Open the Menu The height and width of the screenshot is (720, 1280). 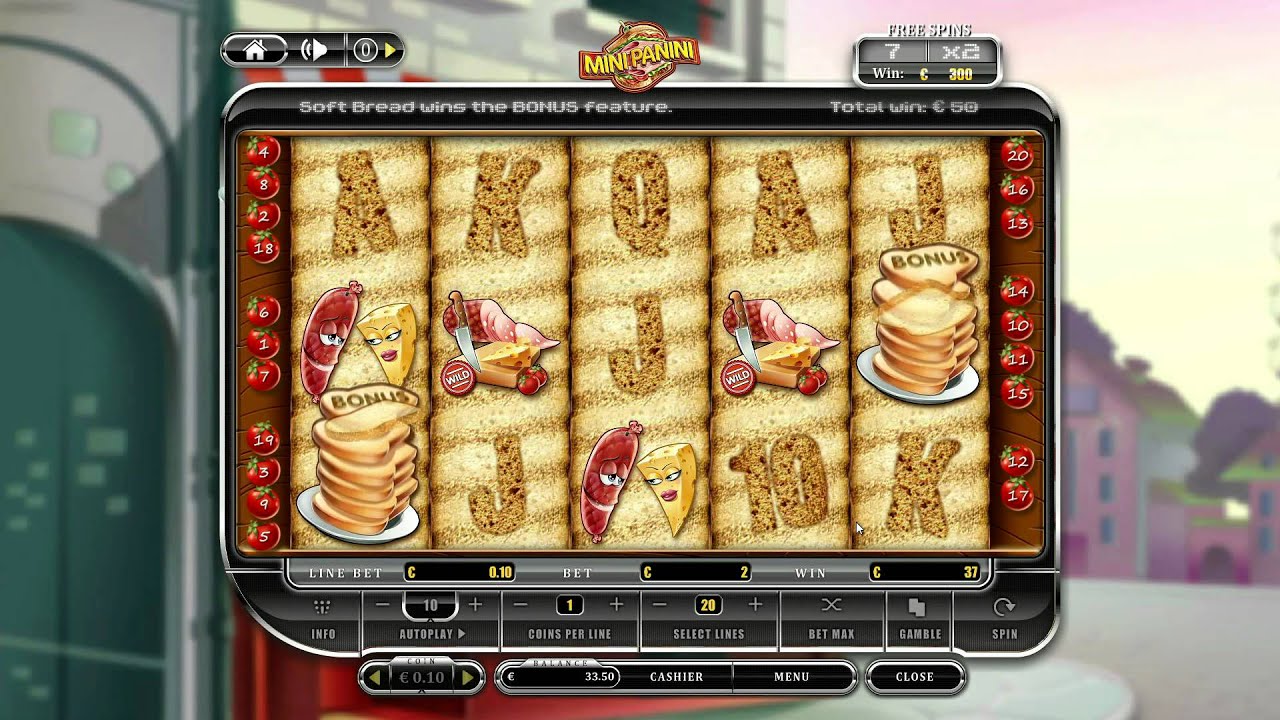click(791, 677)
